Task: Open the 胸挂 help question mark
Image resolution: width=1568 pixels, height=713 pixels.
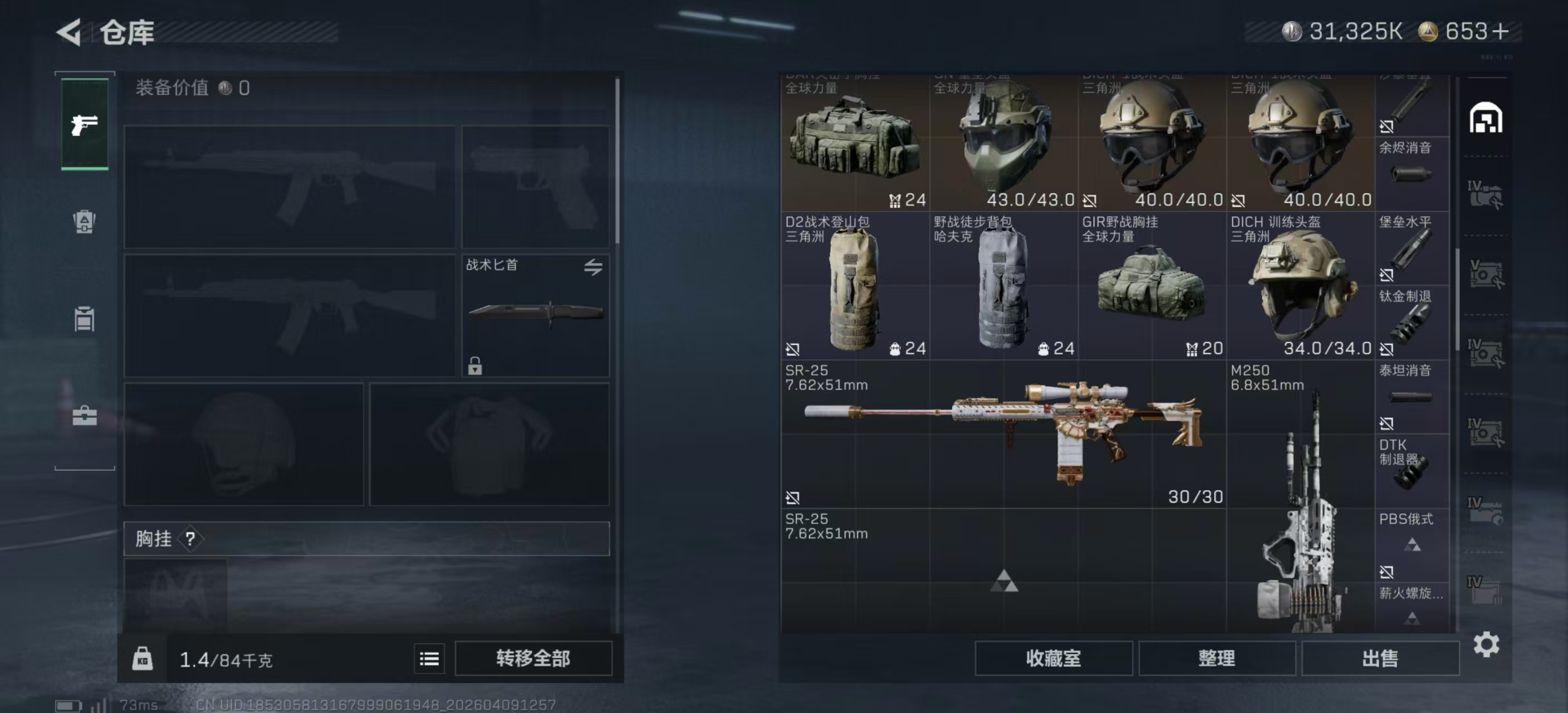Action: (x=192, y=538)
